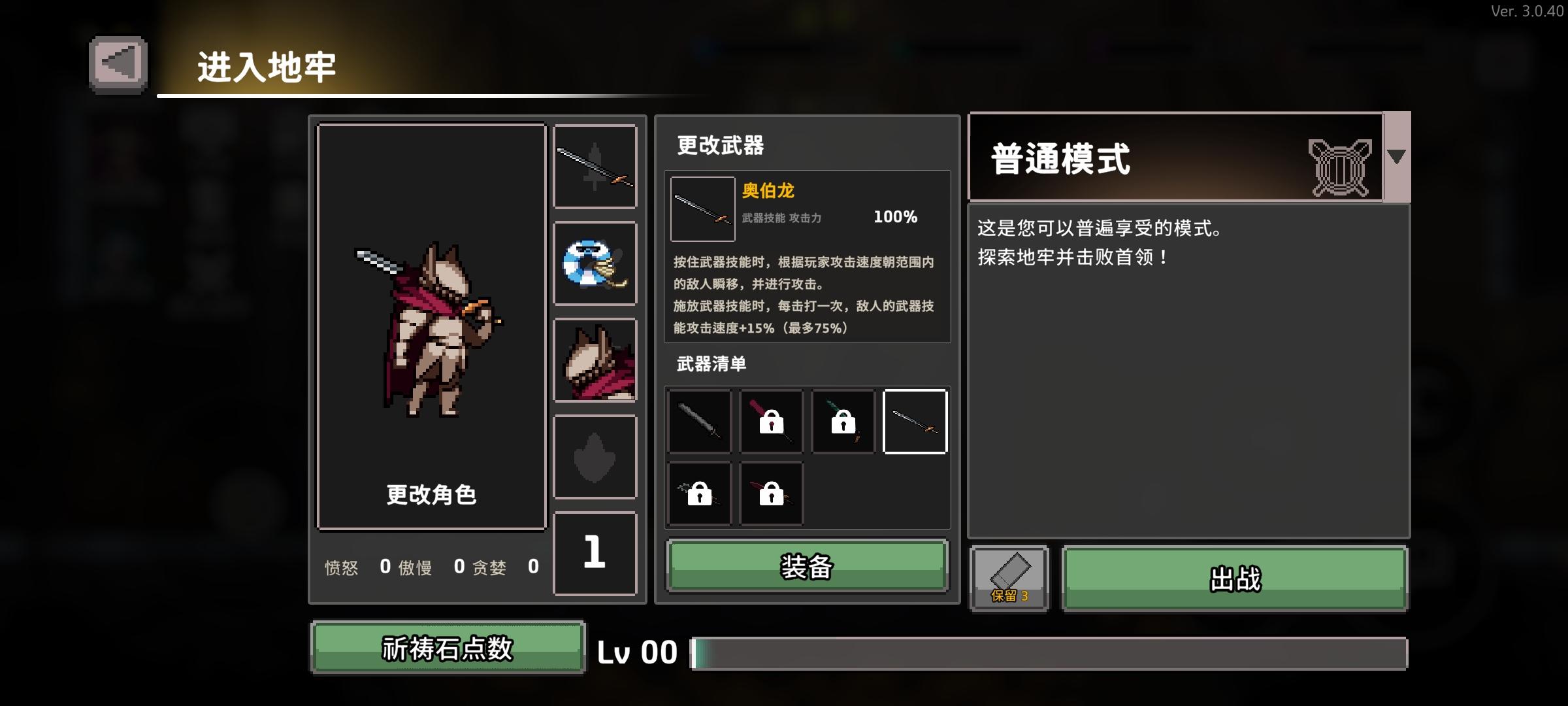
Task: Select the dark sword in 武器清单
Action: 699,421
